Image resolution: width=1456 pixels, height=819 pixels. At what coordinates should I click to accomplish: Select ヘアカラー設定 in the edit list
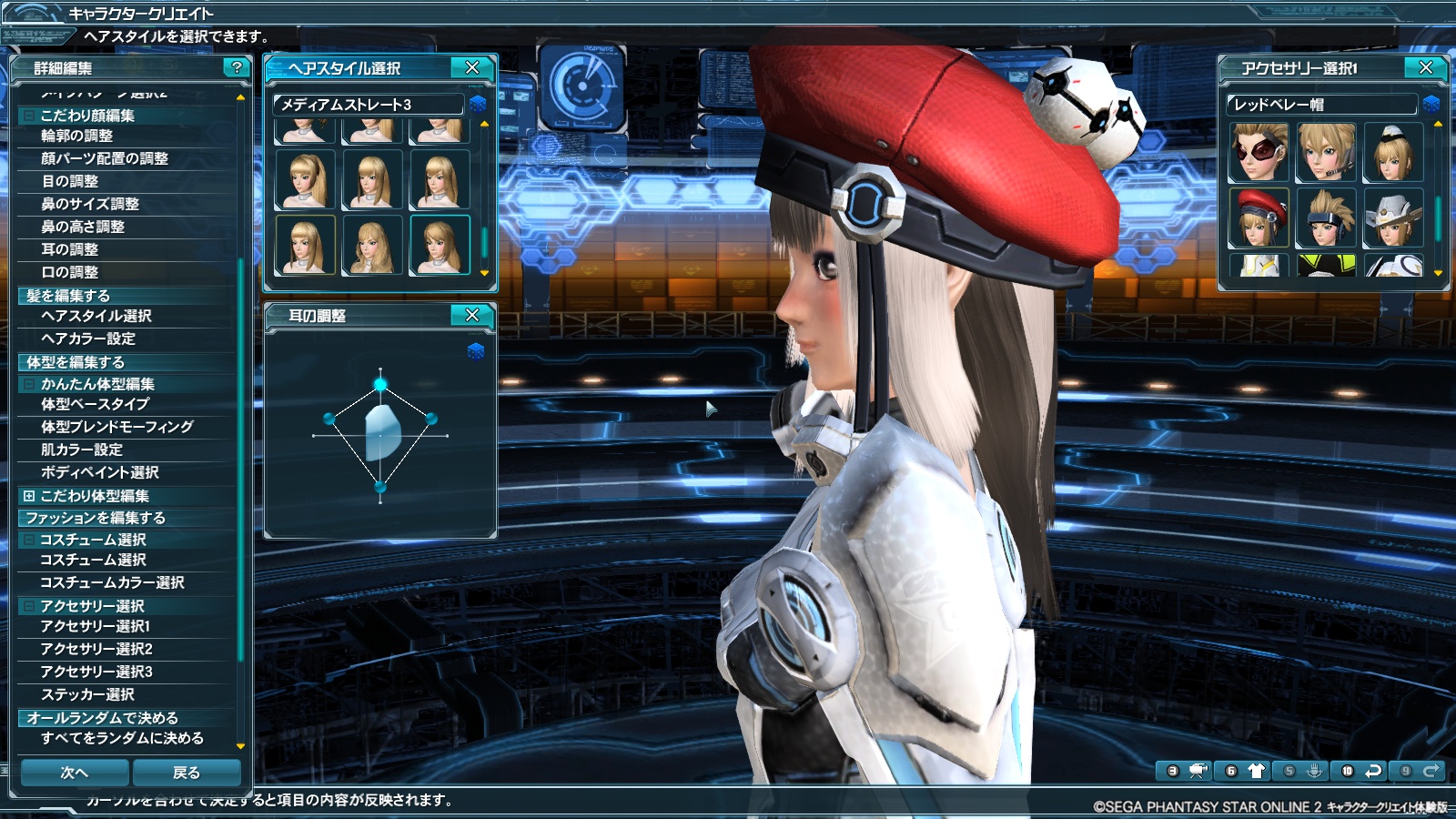pyautogui.click(x=88, y=339)
